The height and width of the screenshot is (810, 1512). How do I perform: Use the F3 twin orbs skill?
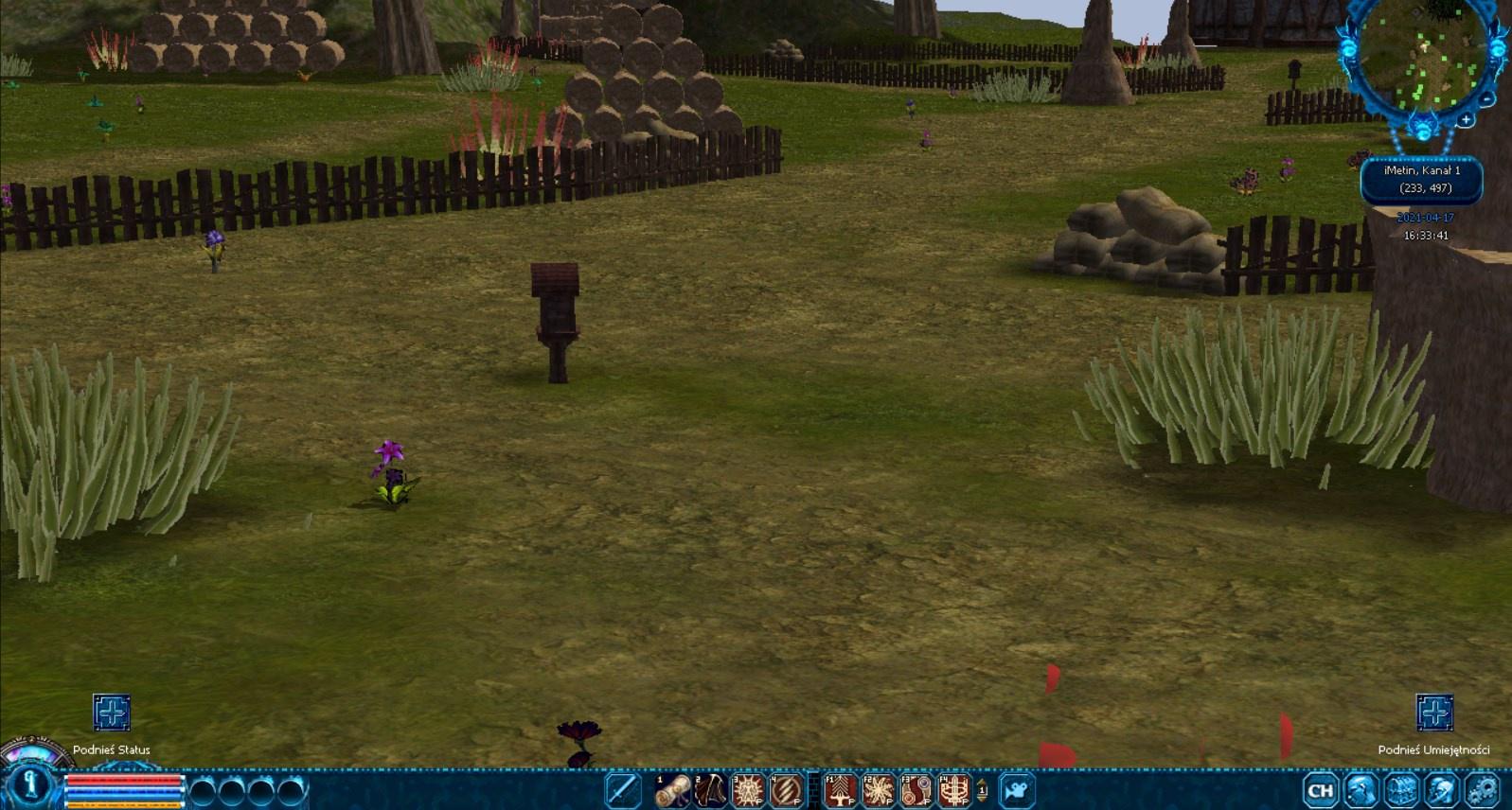click(x=916, y=790)
